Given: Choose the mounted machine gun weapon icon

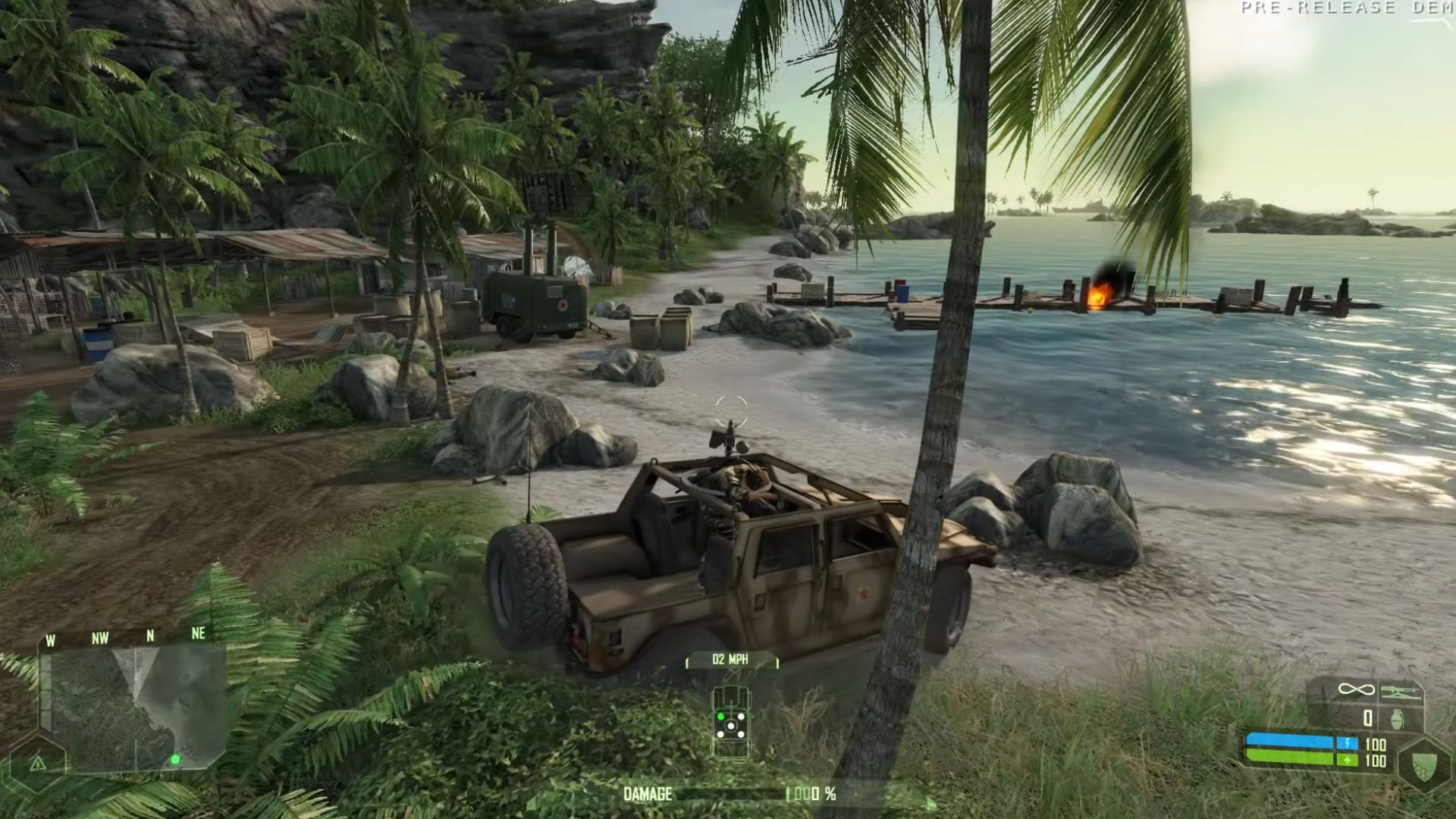Looking at the screenshot, I should point(1399,691).
